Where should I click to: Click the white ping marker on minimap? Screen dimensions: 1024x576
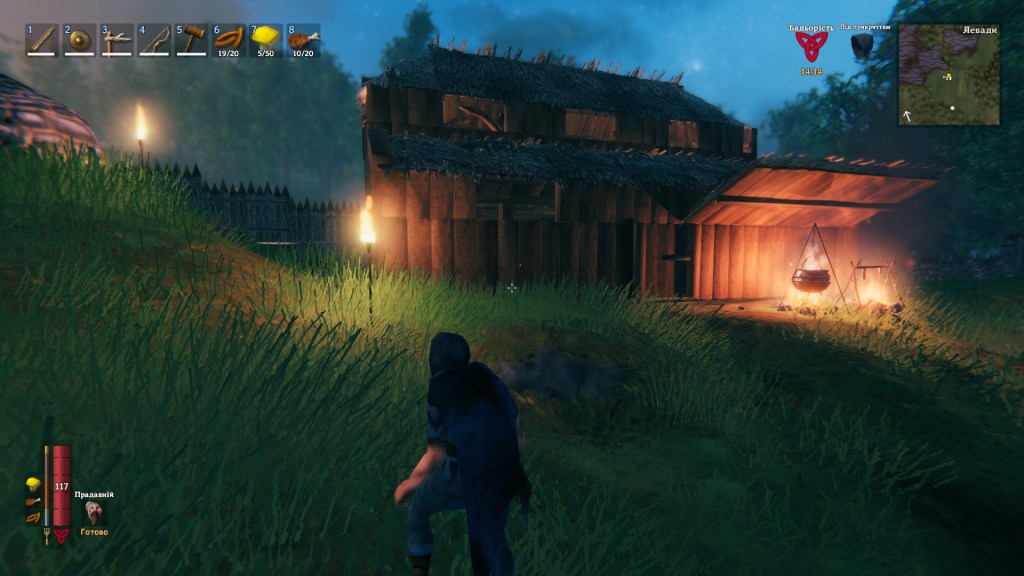pos(952,107)
